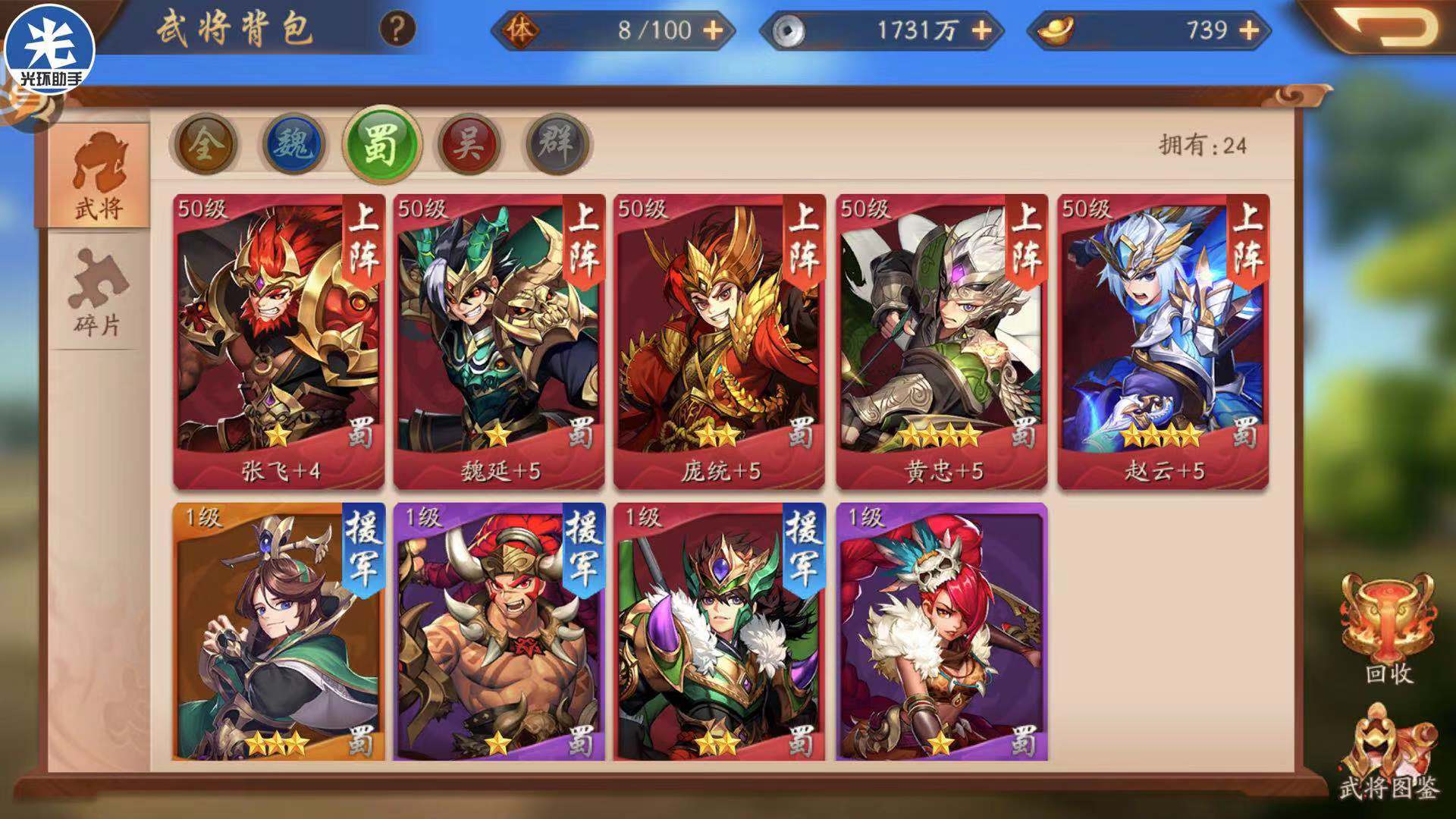Choose the horned-helmet barbarian hero card
This screenshot has height=819, width=1456.
499,631
